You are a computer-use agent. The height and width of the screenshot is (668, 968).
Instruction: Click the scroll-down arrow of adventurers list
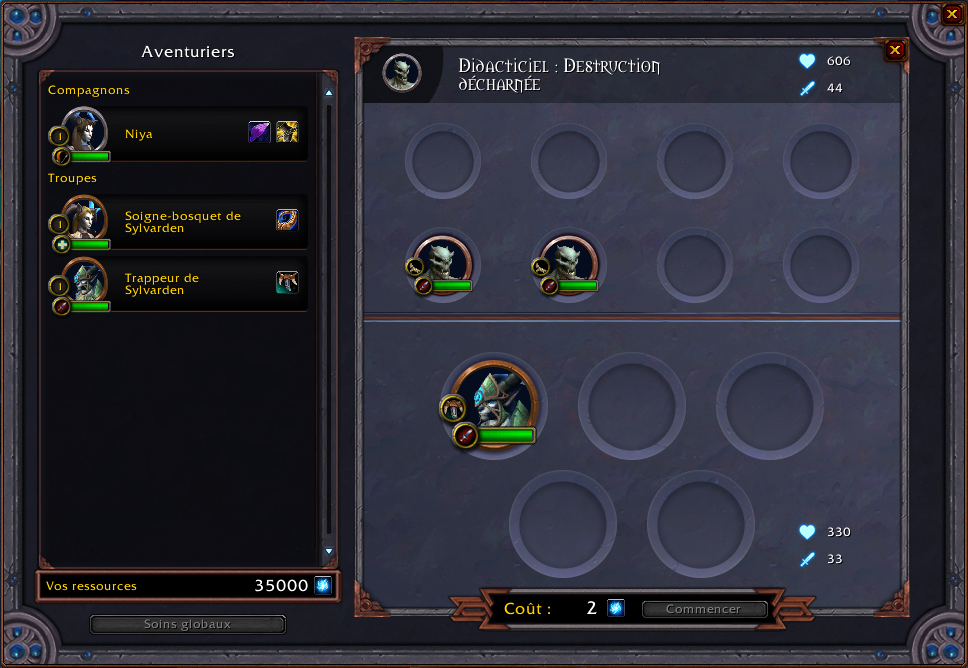[x=328, y=552]
